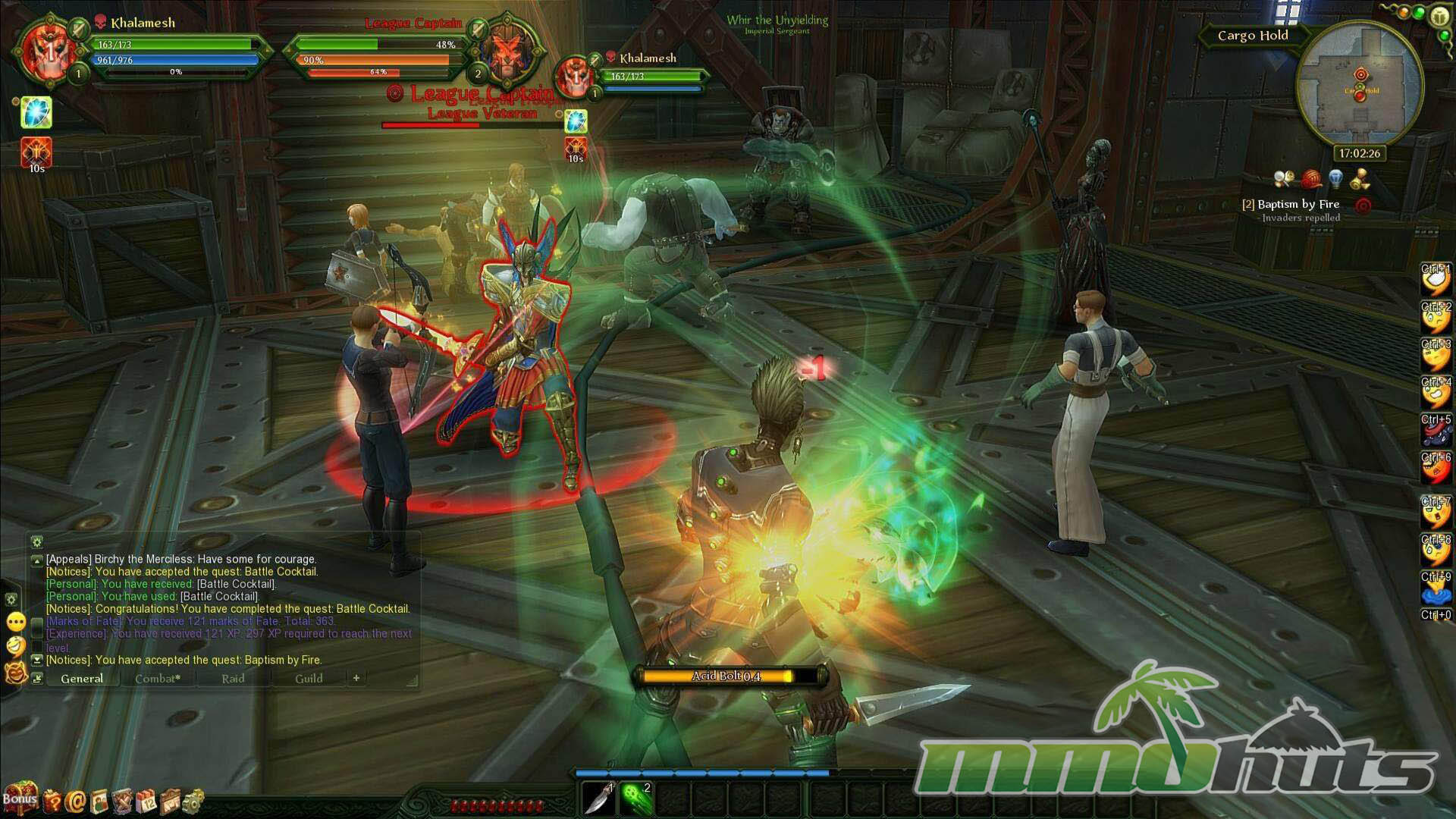Open the calendar icon showing 12
This screenshot has height=819, width=1456.
click(146, 800)
